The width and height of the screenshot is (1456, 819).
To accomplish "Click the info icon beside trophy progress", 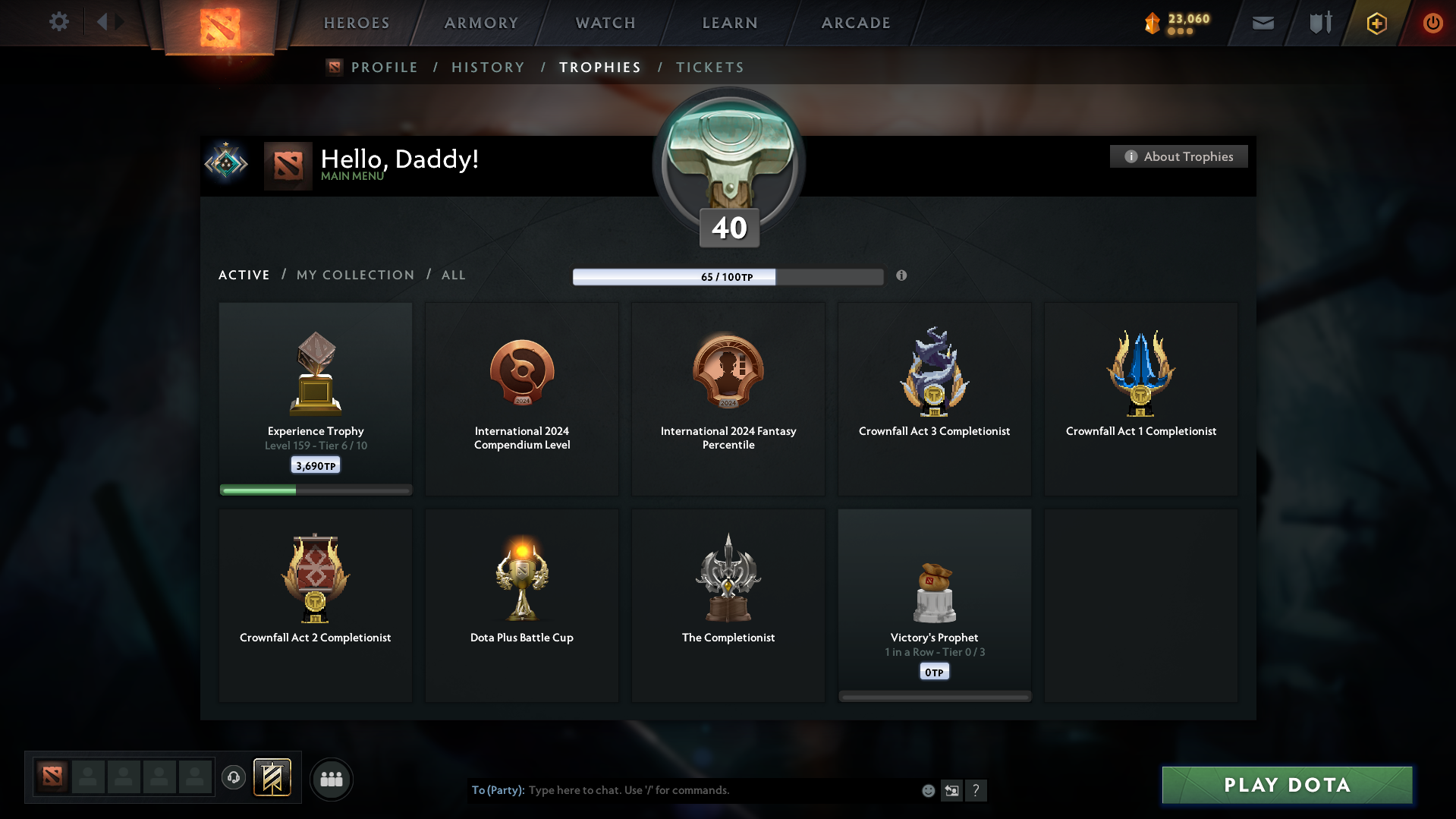I will tap(902, 276).
